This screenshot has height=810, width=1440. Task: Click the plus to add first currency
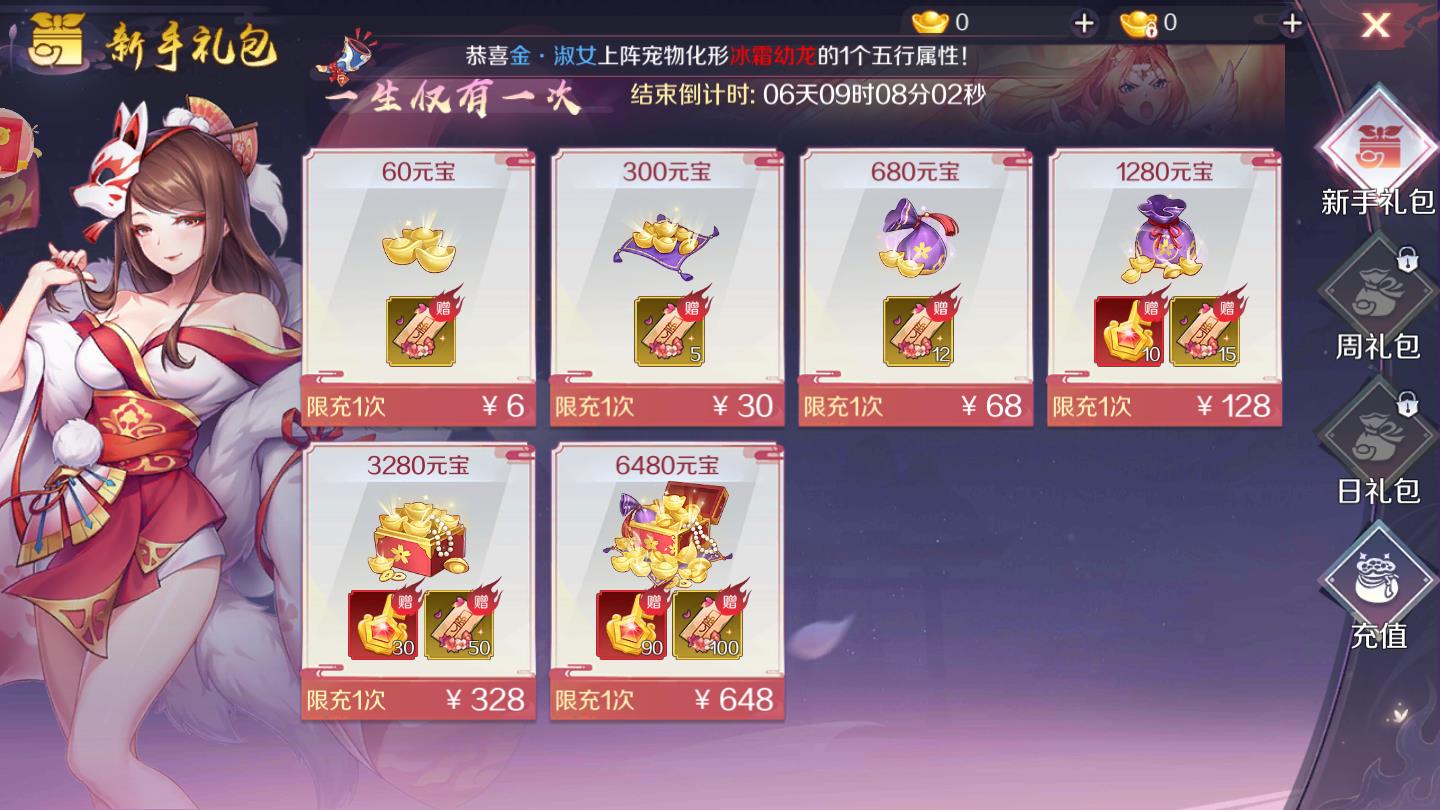(x=1086, y=20)
